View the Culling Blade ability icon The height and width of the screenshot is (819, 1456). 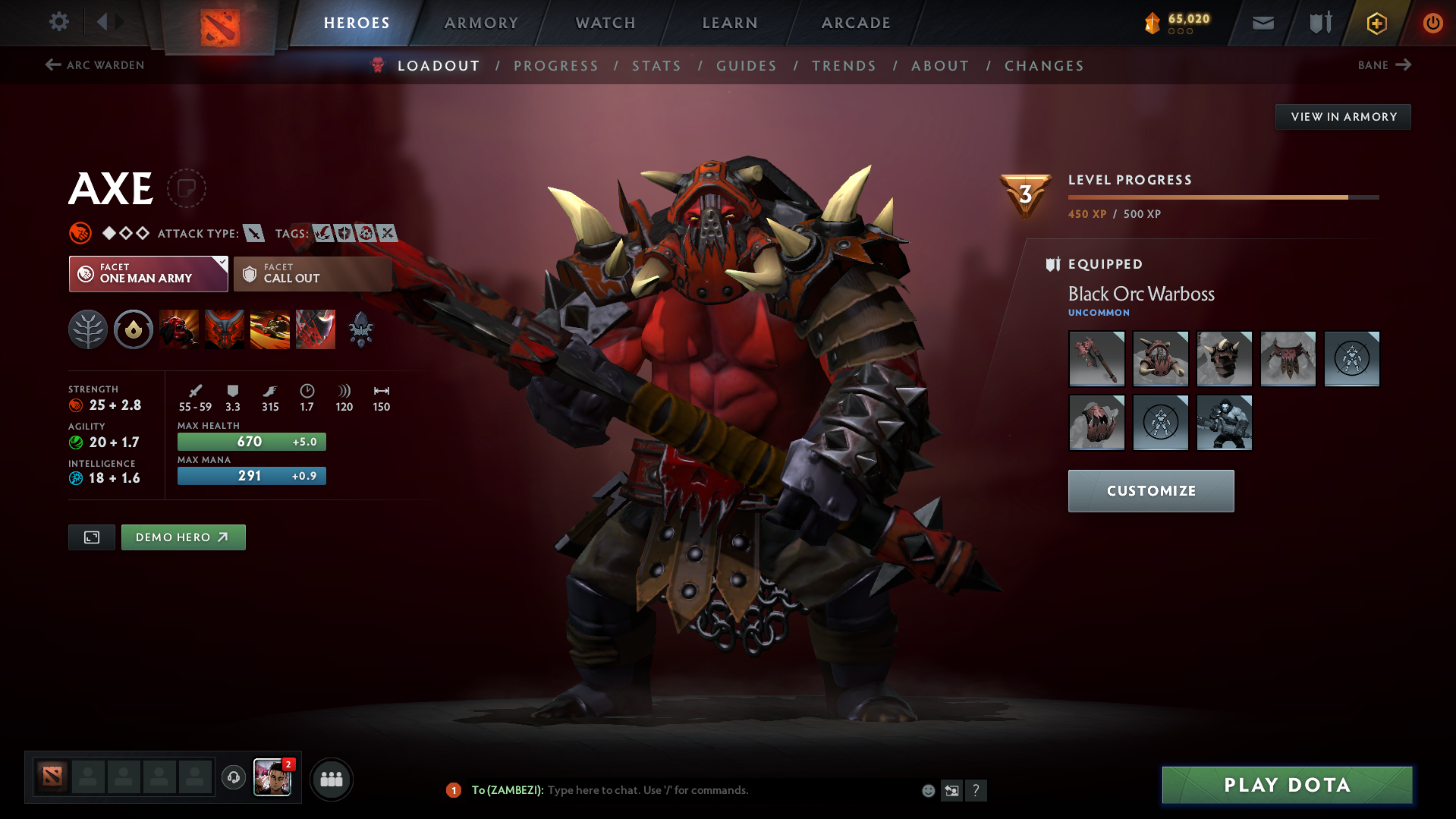click(315, 329)
